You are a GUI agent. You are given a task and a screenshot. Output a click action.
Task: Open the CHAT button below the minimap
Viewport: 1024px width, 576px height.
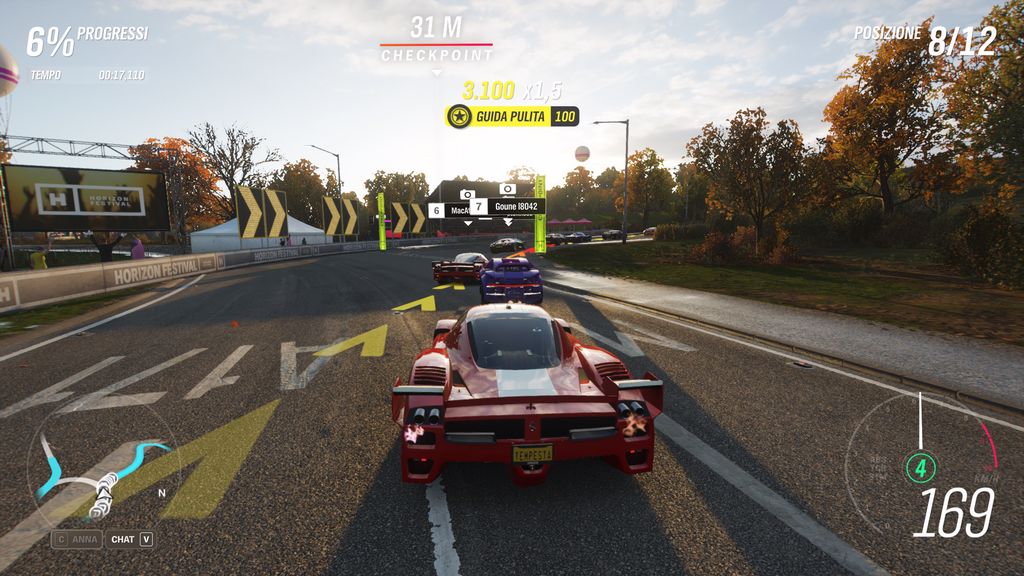(131, 539)
